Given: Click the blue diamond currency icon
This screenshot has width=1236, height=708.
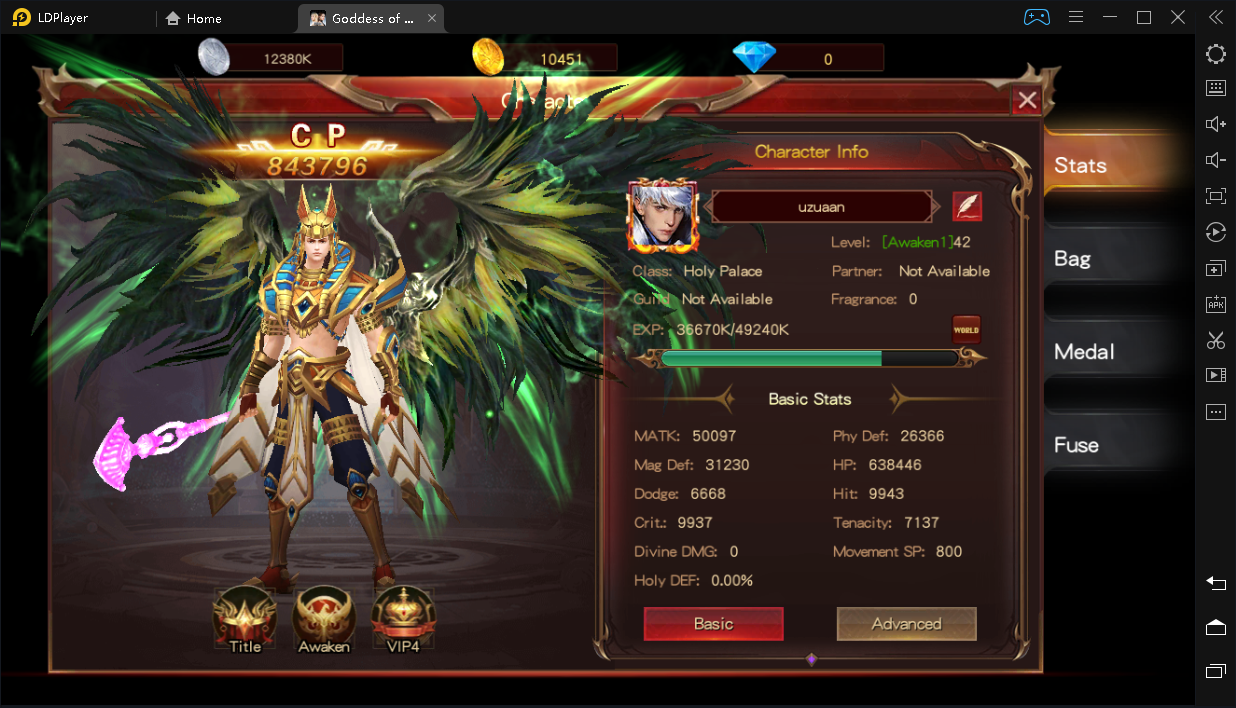Looking at the screenshot, I should click(x=754, y=58).
